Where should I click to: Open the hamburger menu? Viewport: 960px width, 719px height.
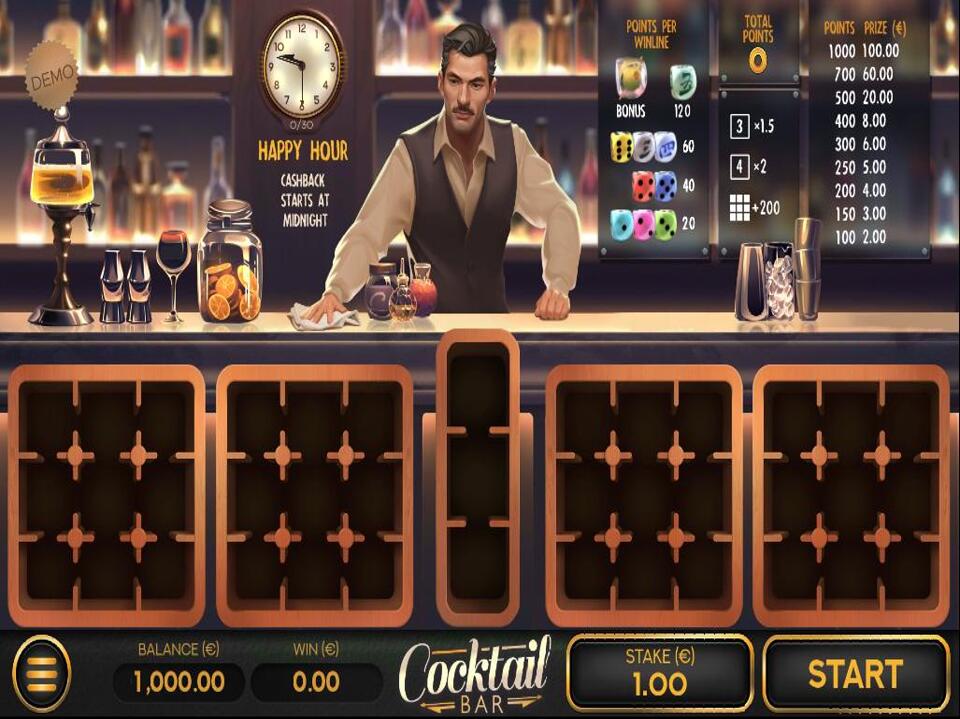tap(41, 674)
